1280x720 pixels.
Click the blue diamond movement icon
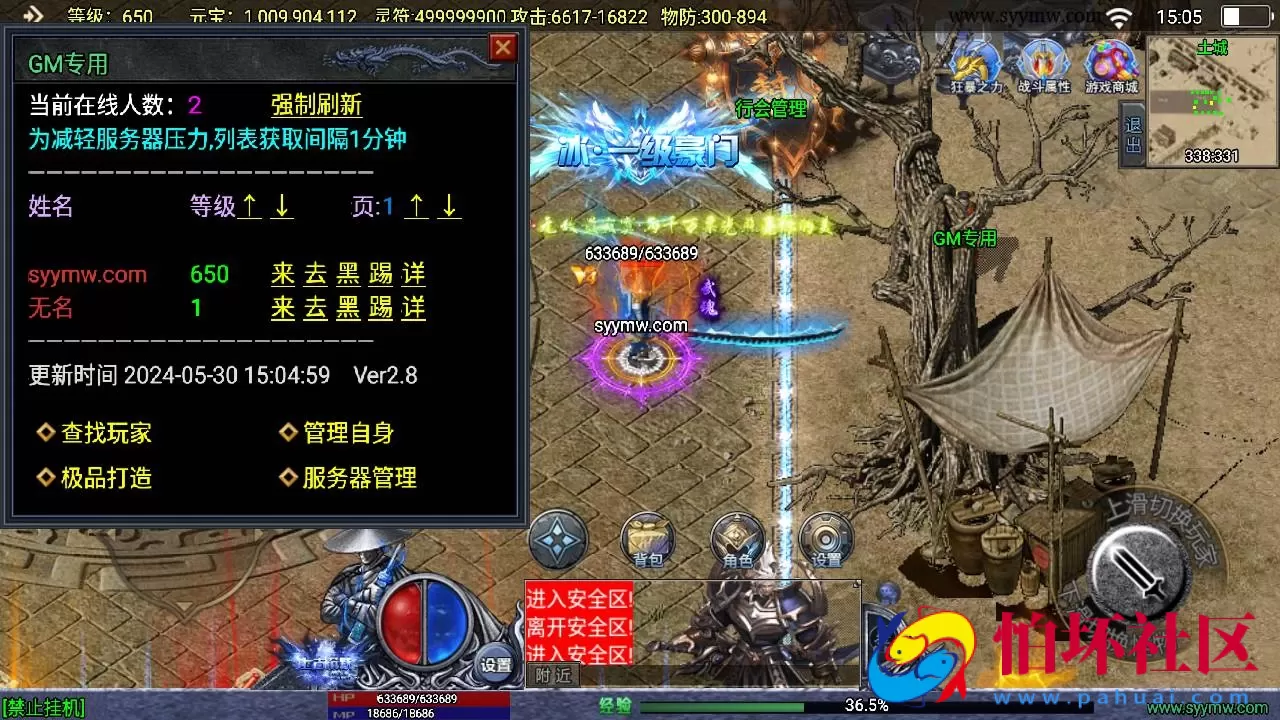pos(557,540)
